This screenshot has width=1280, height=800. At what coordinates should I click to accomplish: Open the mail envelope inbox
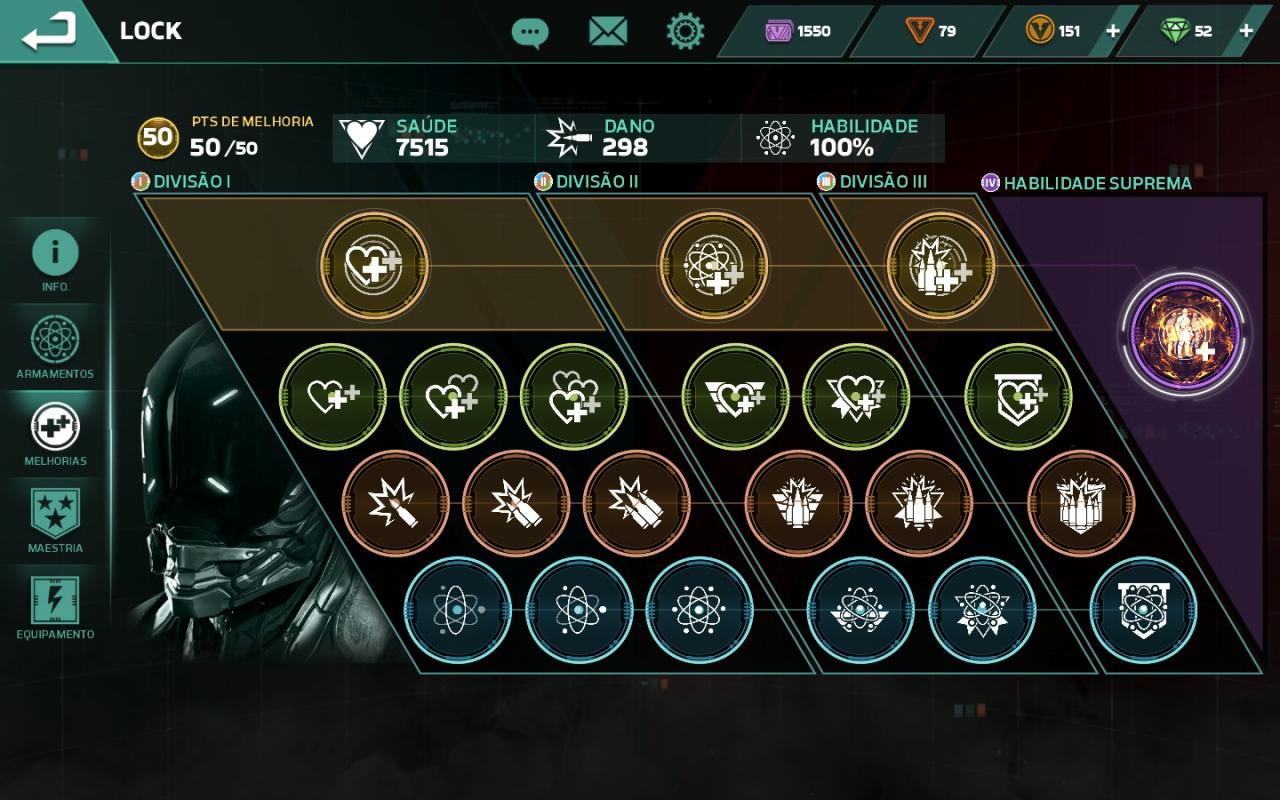click(x=607, y=32)
